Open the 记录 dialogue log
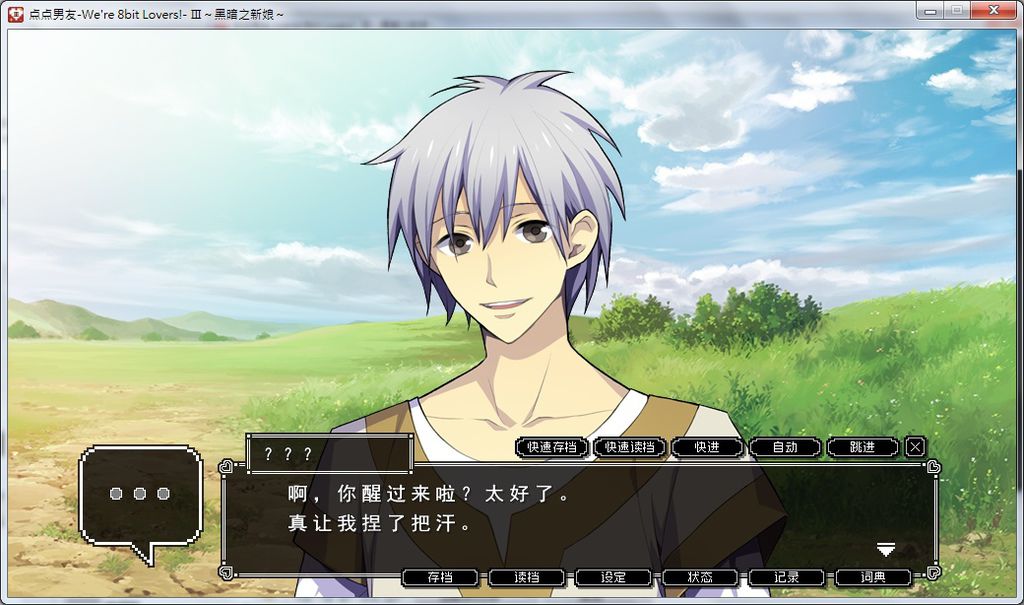 tap(787, 577)
